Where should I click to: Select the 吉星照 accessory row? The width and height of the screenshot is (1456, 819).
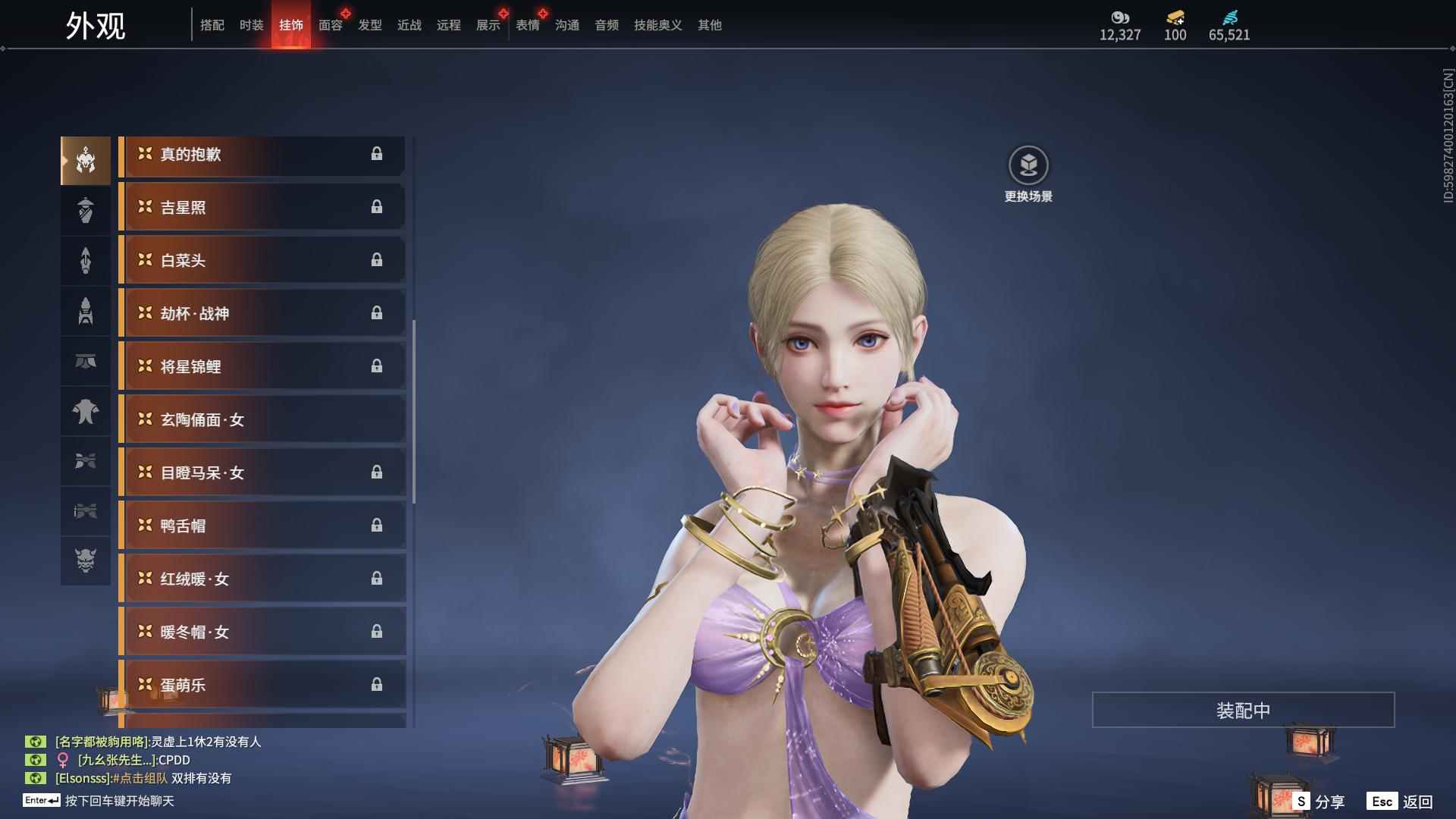262,208
